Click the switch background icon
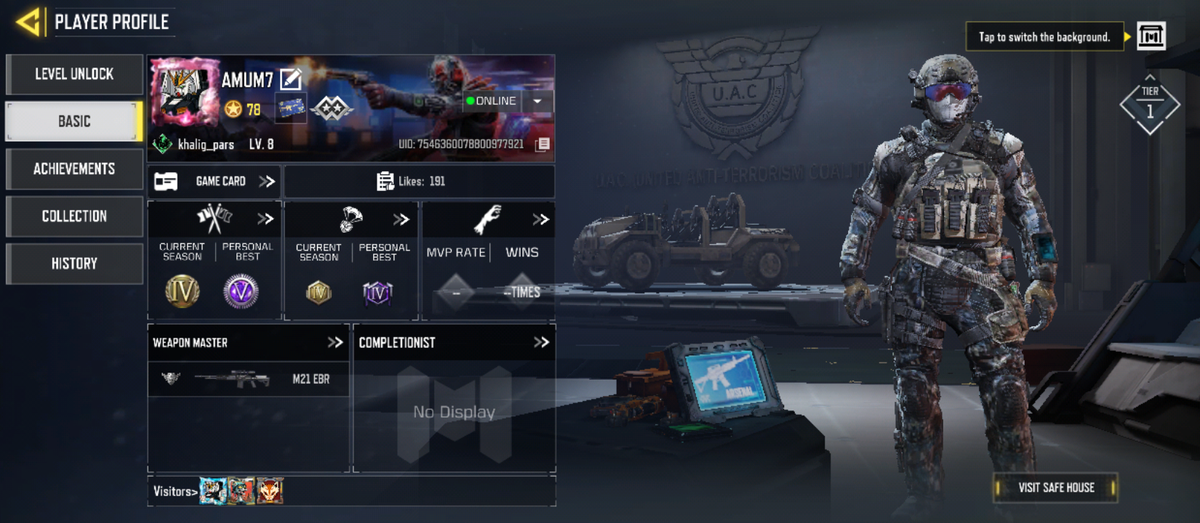1200x523 pixels. (x=1151, y=37)
